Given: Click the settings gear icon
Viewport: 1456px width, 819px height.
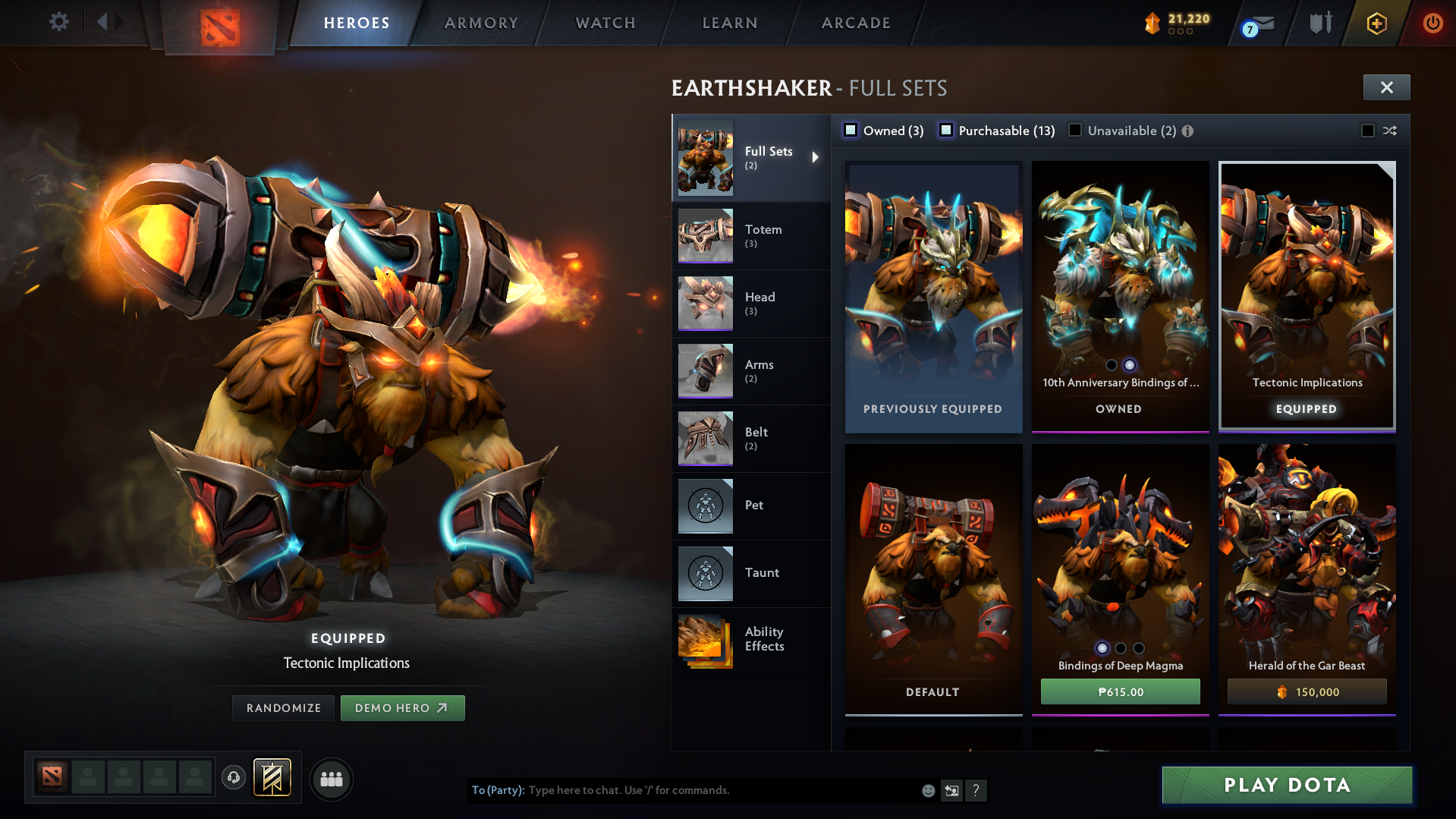Looking at the screenshot, I should tap(58, 22).
